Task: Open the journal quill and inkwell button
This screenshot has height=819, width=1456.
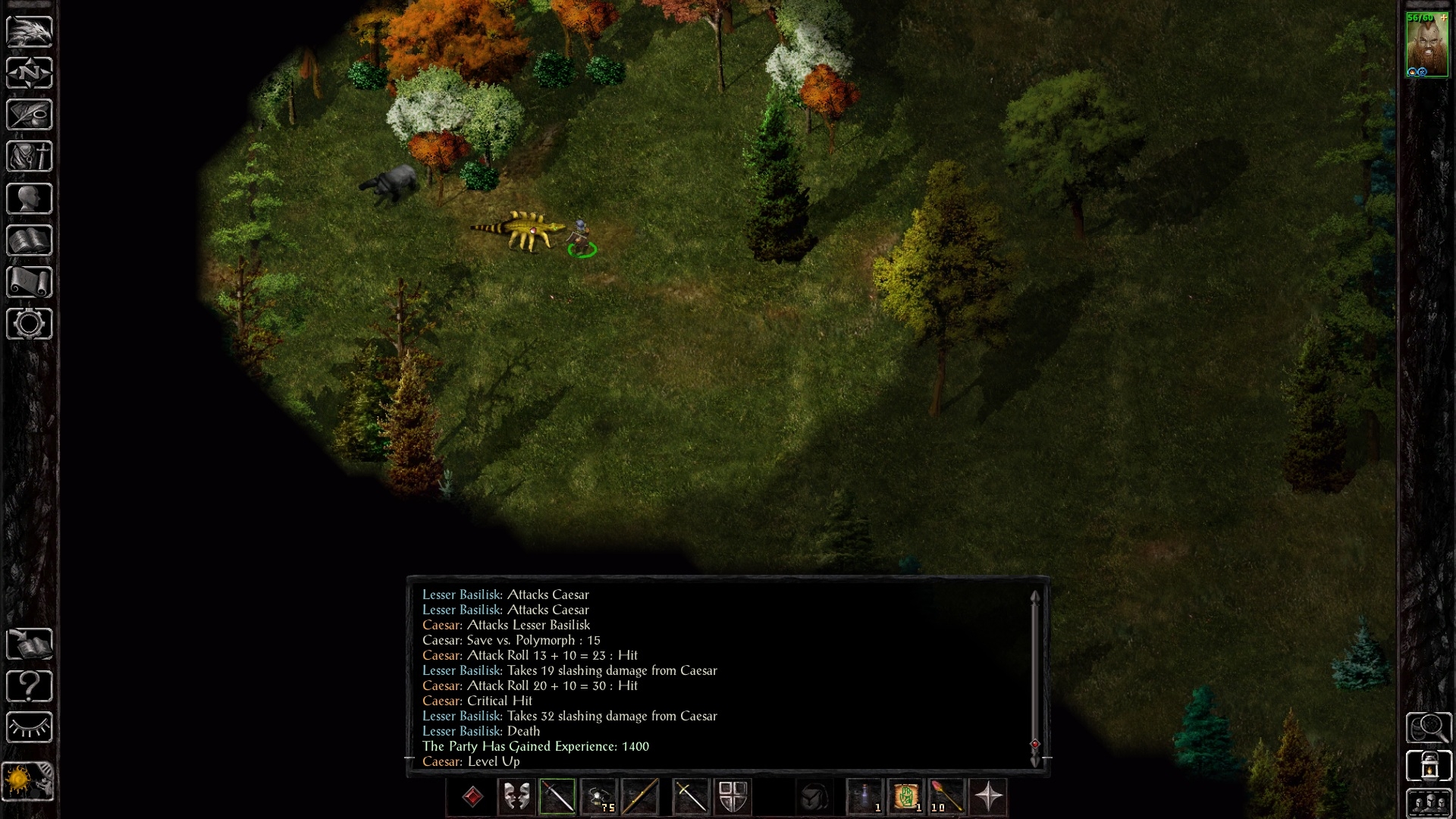Action: point(30,115)
